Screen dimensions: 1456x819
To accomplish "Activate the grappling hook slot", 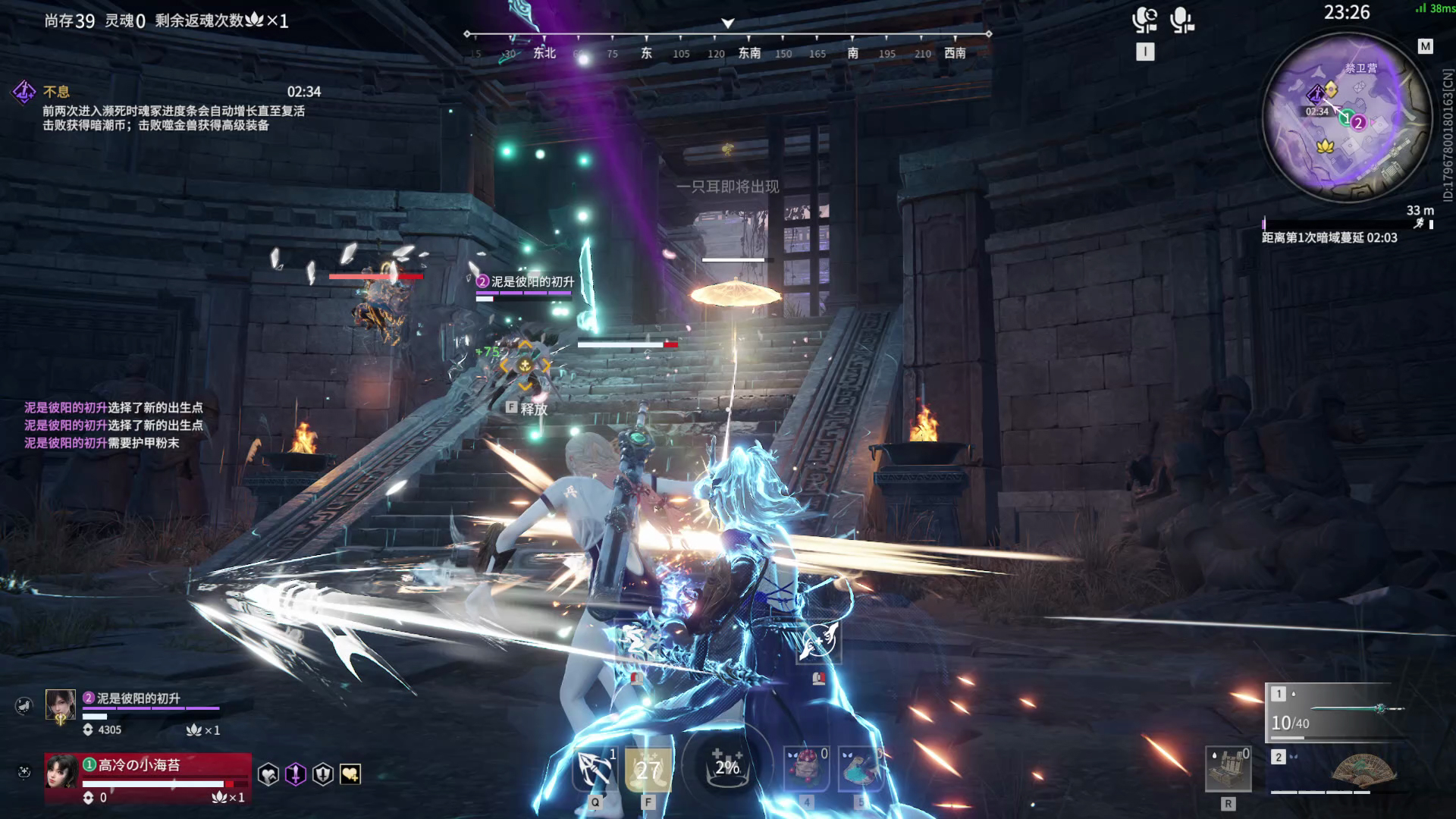I will 595,768.
